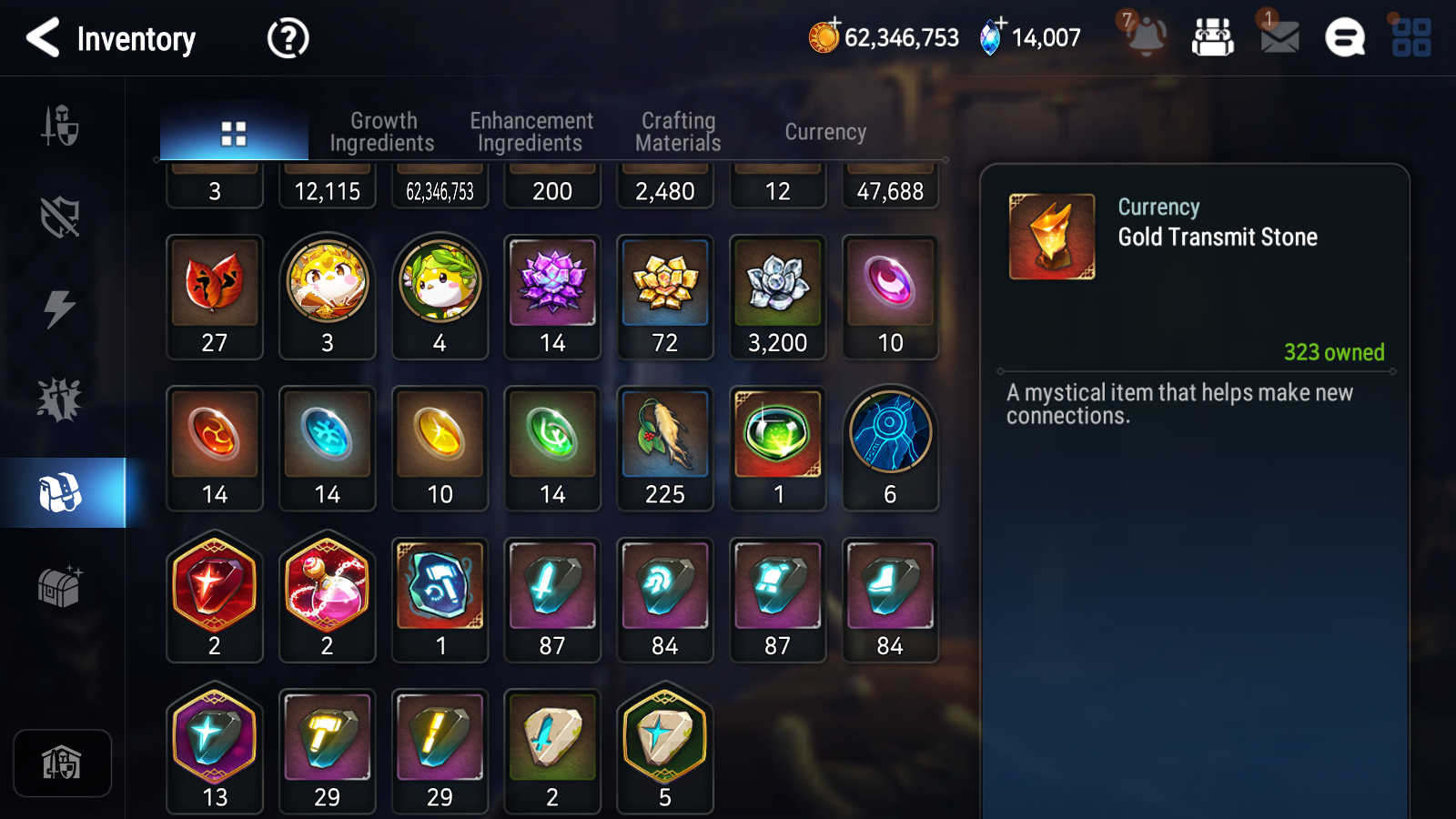Open the question mark help guide
This screenshot has height=819, width=1456.
point(288,38)
